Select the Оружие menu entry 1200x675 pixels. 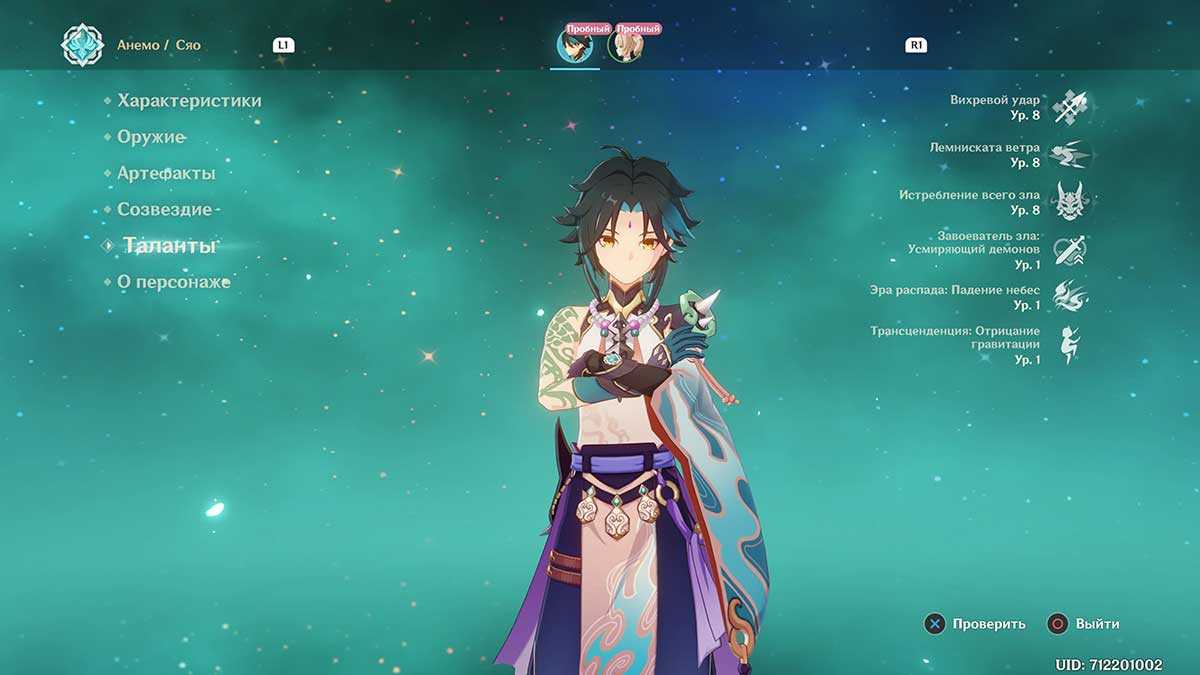[x=151, y=137]
